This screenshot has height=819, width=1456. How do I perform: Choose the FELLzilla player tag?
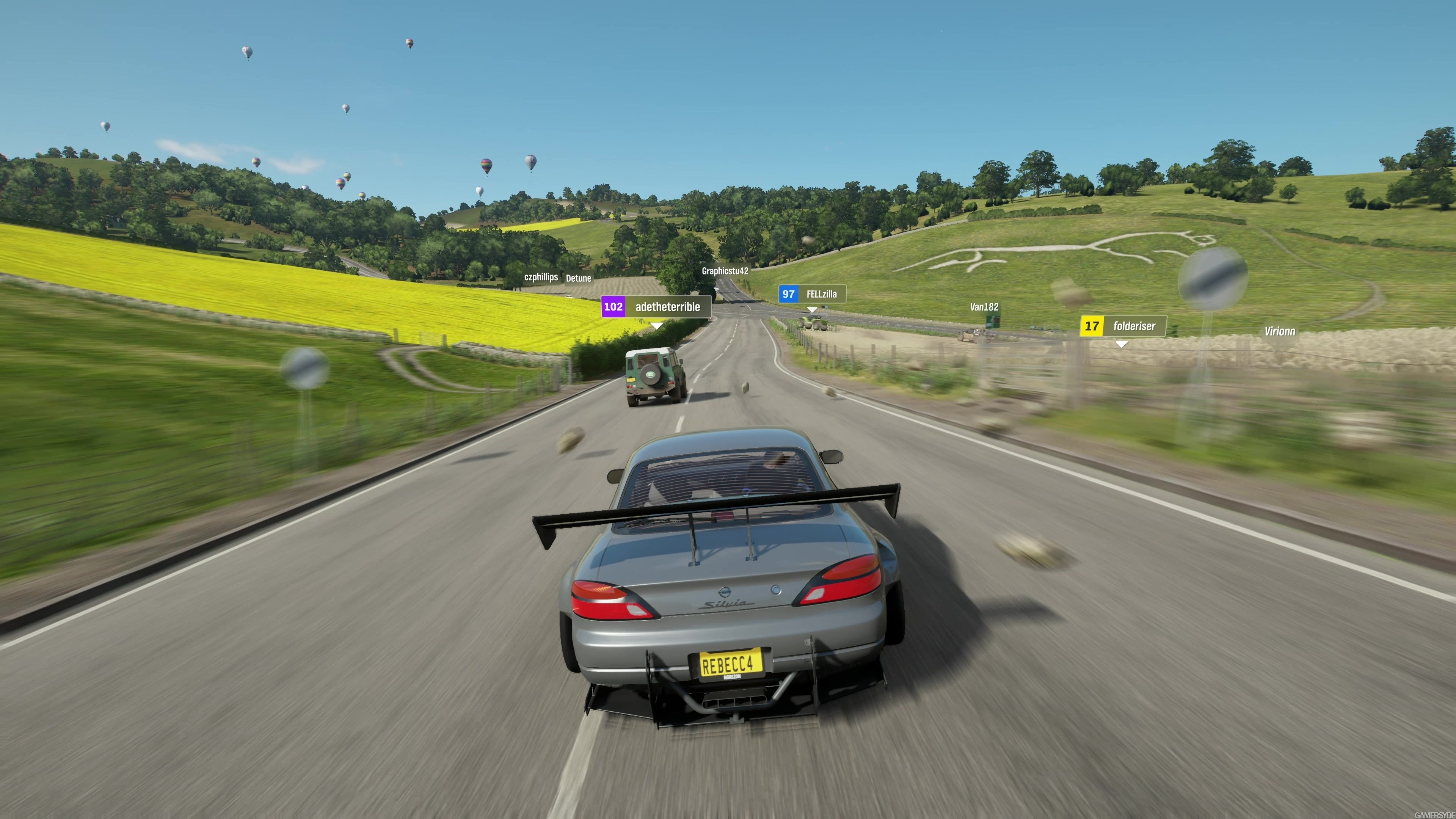coord(812,294)
